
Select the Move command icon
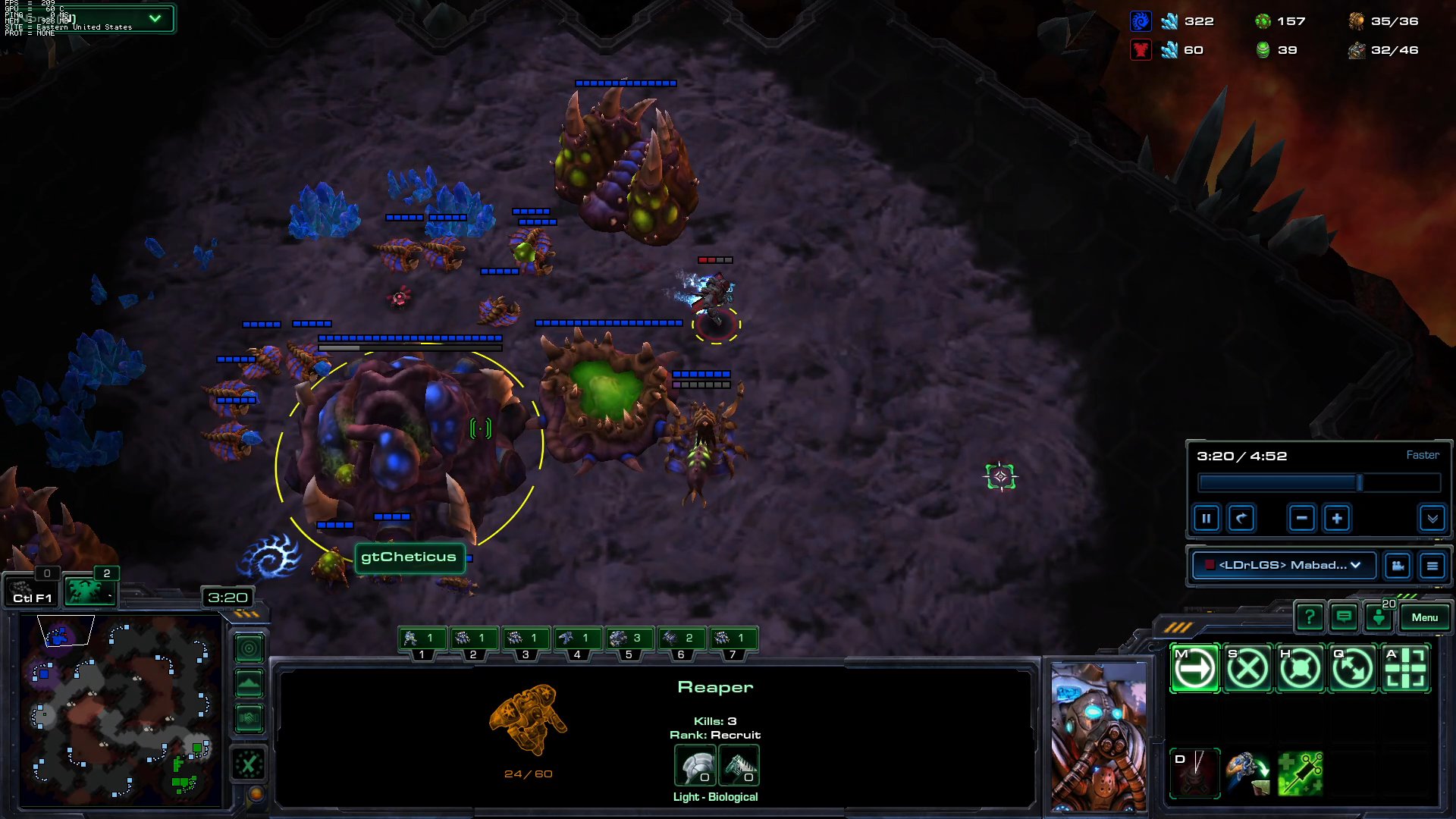[x=1194, y=668]
